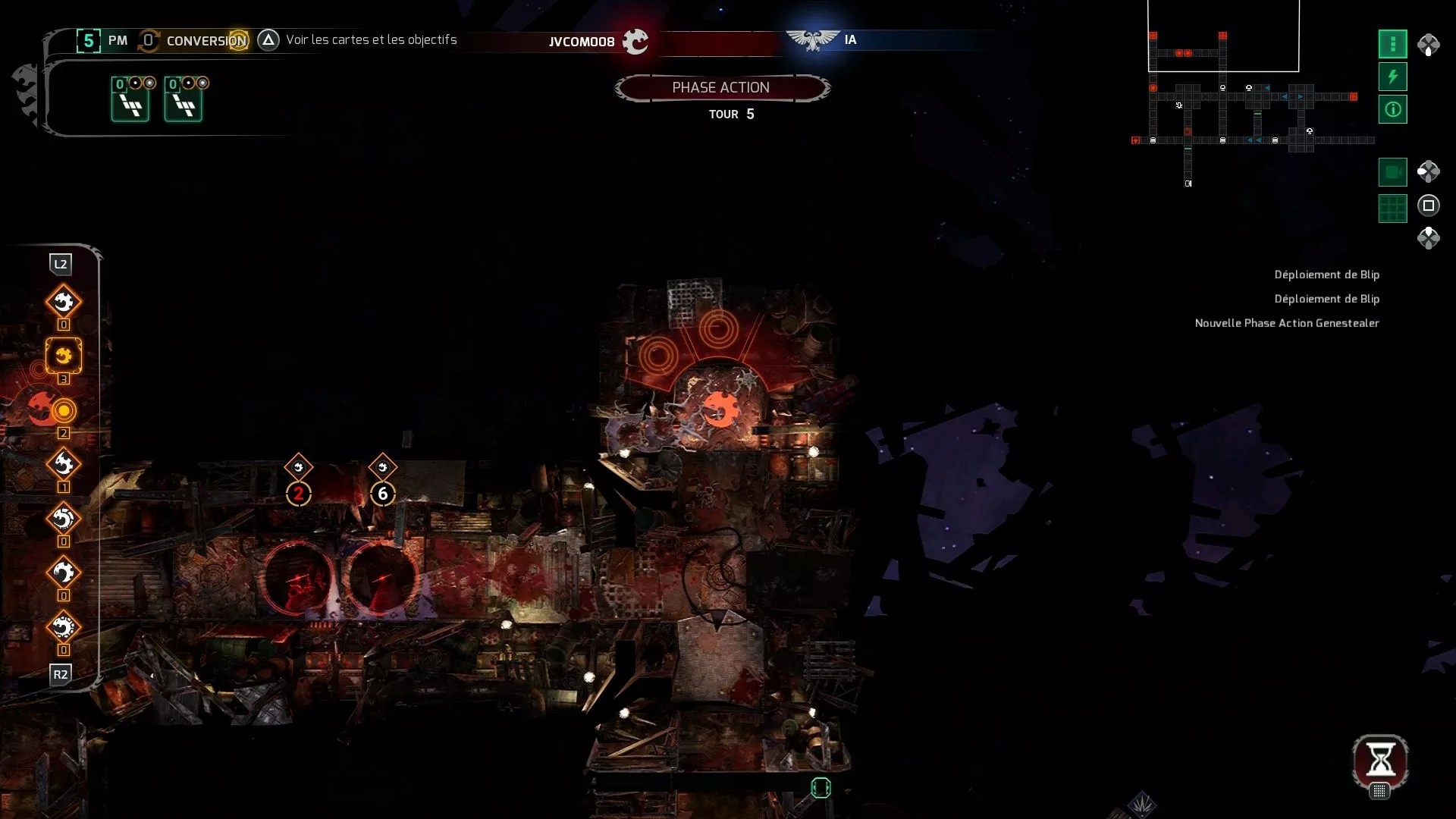Open 'Voir les cartes et les objectifs'
This screenshot has height=819, width=1456.
[x=371, y=39]
